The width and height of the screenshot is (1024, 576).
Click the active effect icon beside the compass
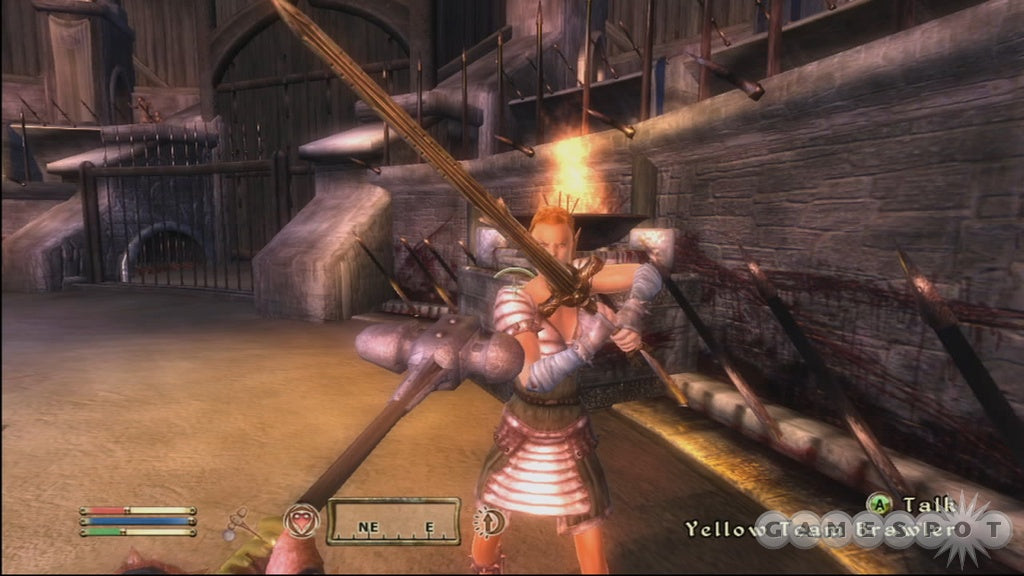(489, 521)
